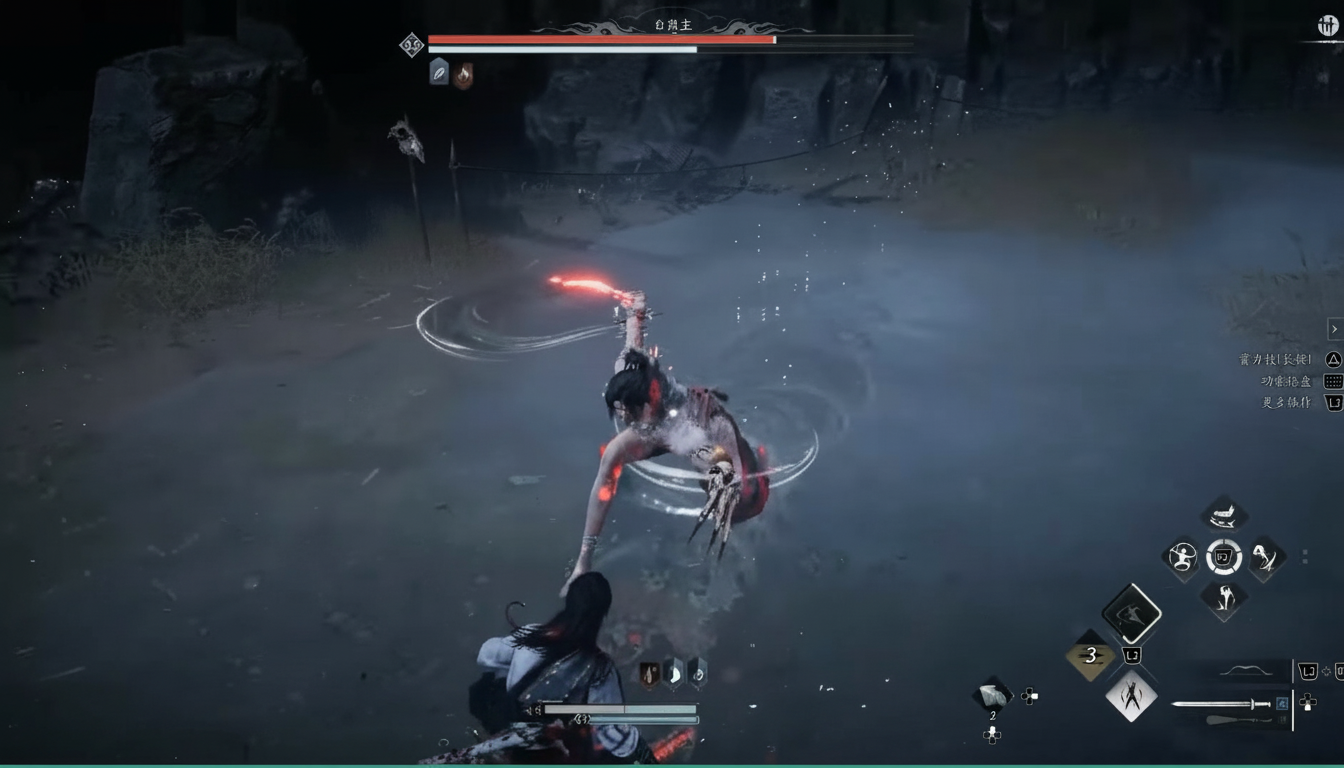Toggle the flame status effect icon under the boss bar
The height and width of the screenshot is (768, 1344).
pyautogui.click(x=462, y=74)
